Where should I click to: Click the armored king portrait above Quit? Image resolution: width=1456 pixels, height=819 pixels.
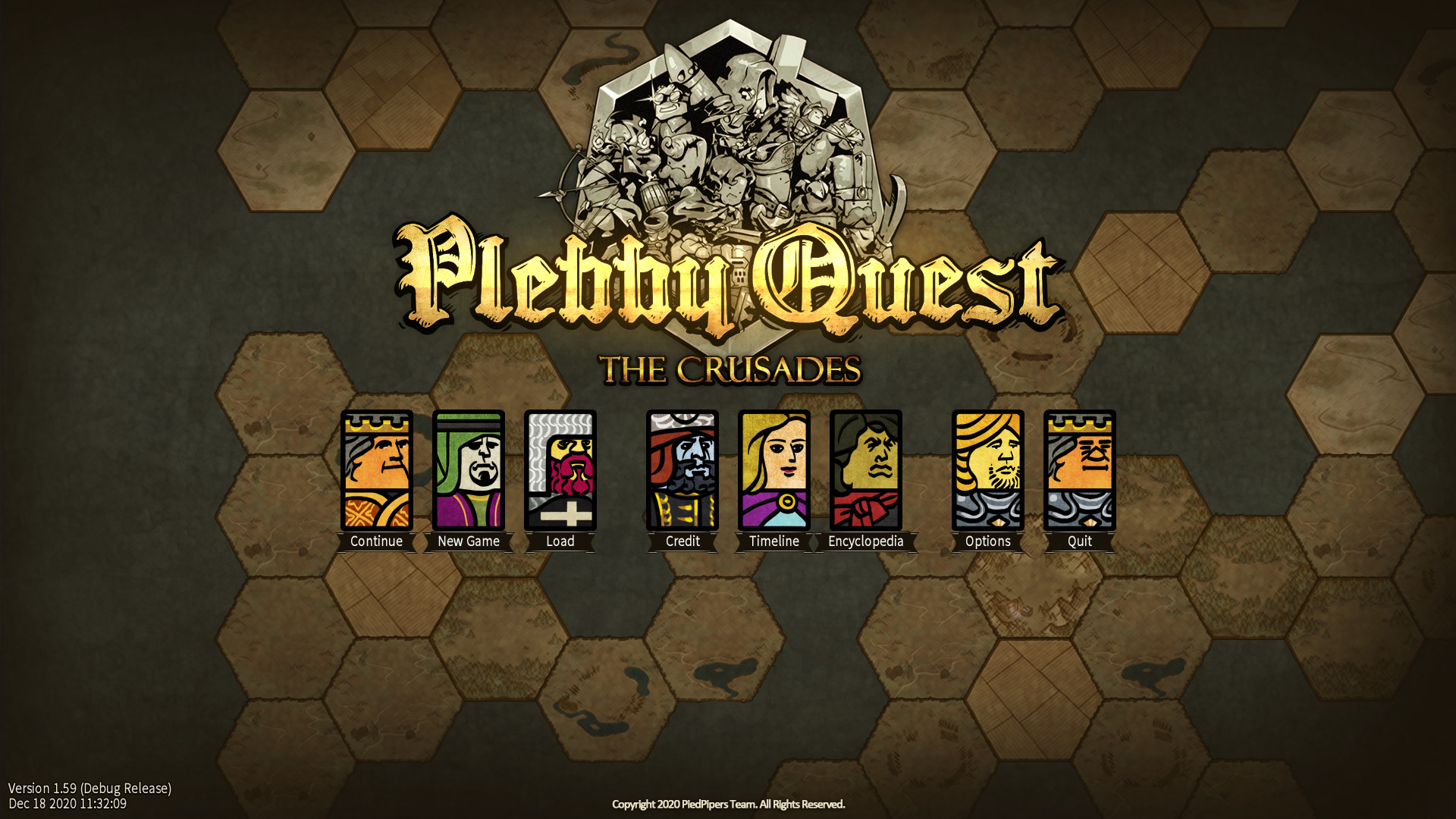coord(1080,469)
